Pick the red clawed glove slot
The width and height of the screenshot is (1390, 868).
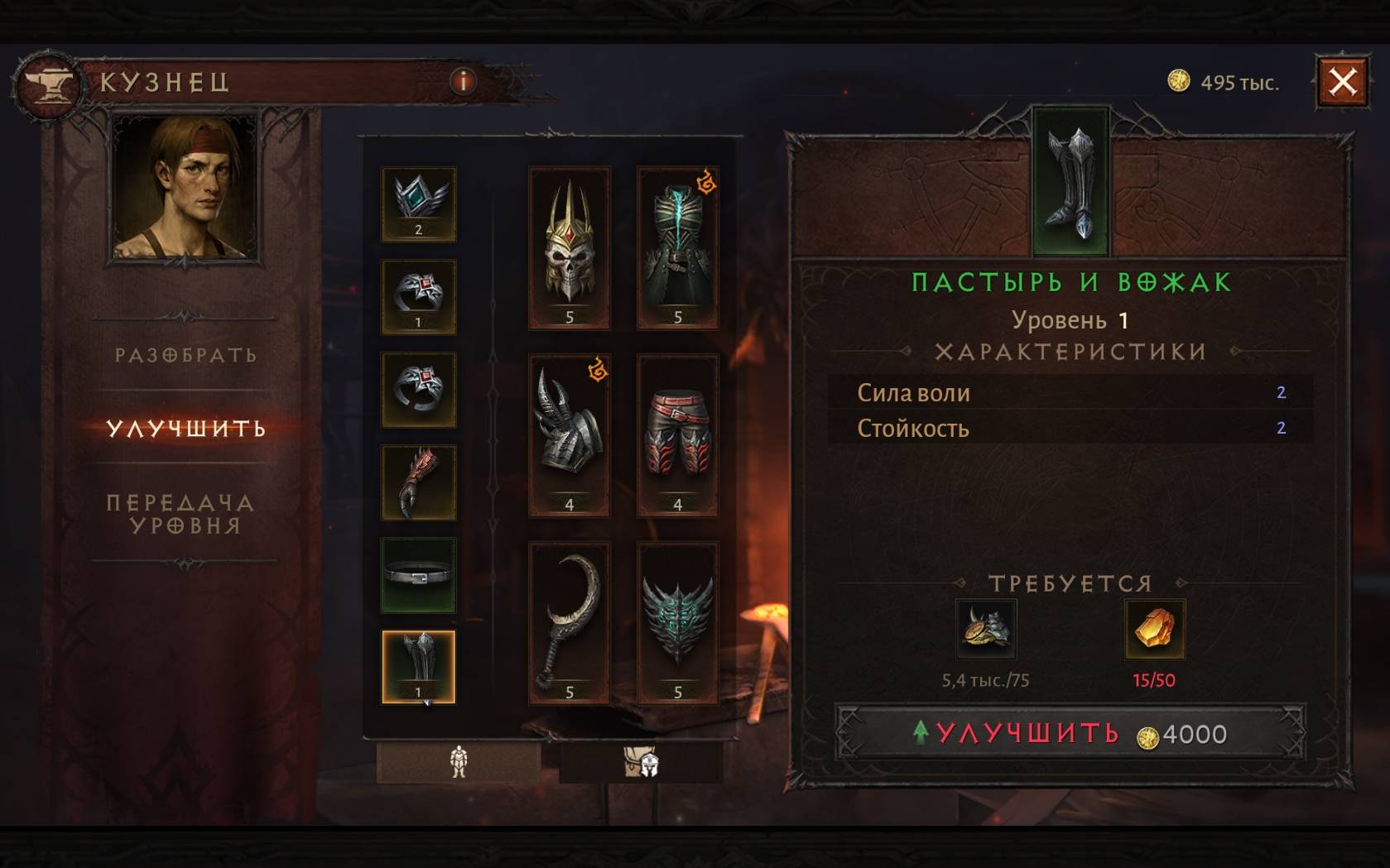(418, 482)
